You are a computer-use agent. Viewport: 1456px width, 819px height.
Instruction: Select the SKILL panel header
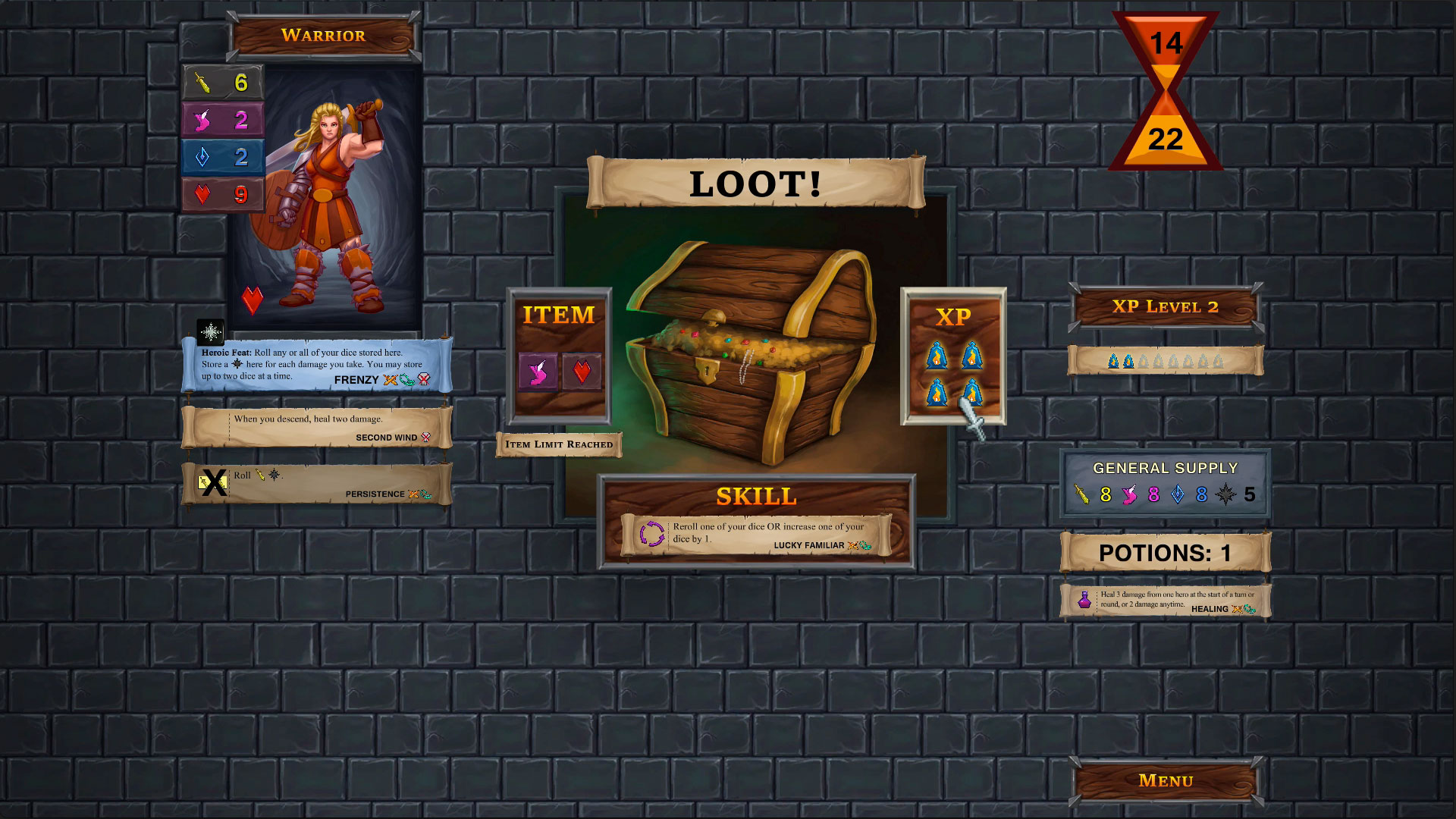756,497
